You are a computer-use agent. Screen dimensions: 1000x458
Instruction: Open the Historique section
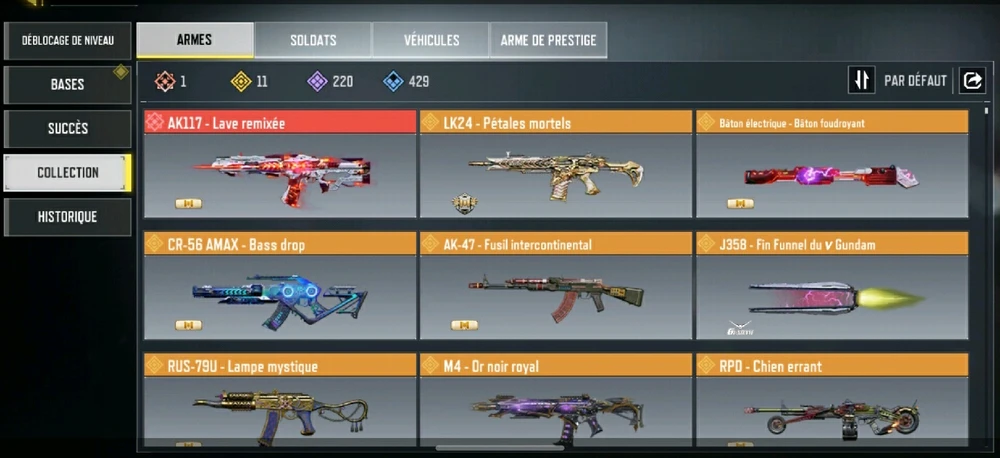coord(68,216)
